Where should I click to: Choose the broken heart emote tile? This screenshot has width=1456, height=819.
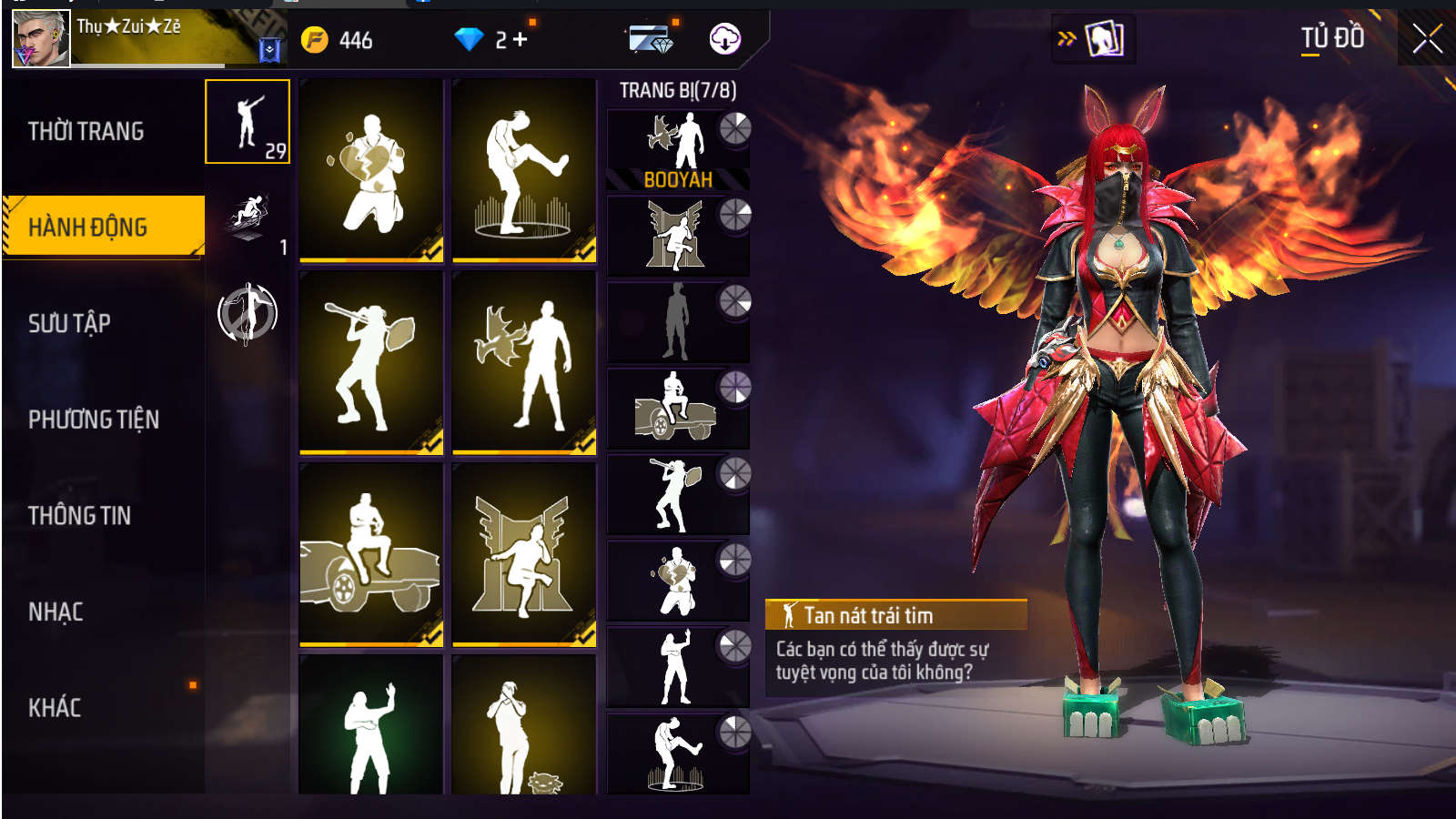(371, 170)
